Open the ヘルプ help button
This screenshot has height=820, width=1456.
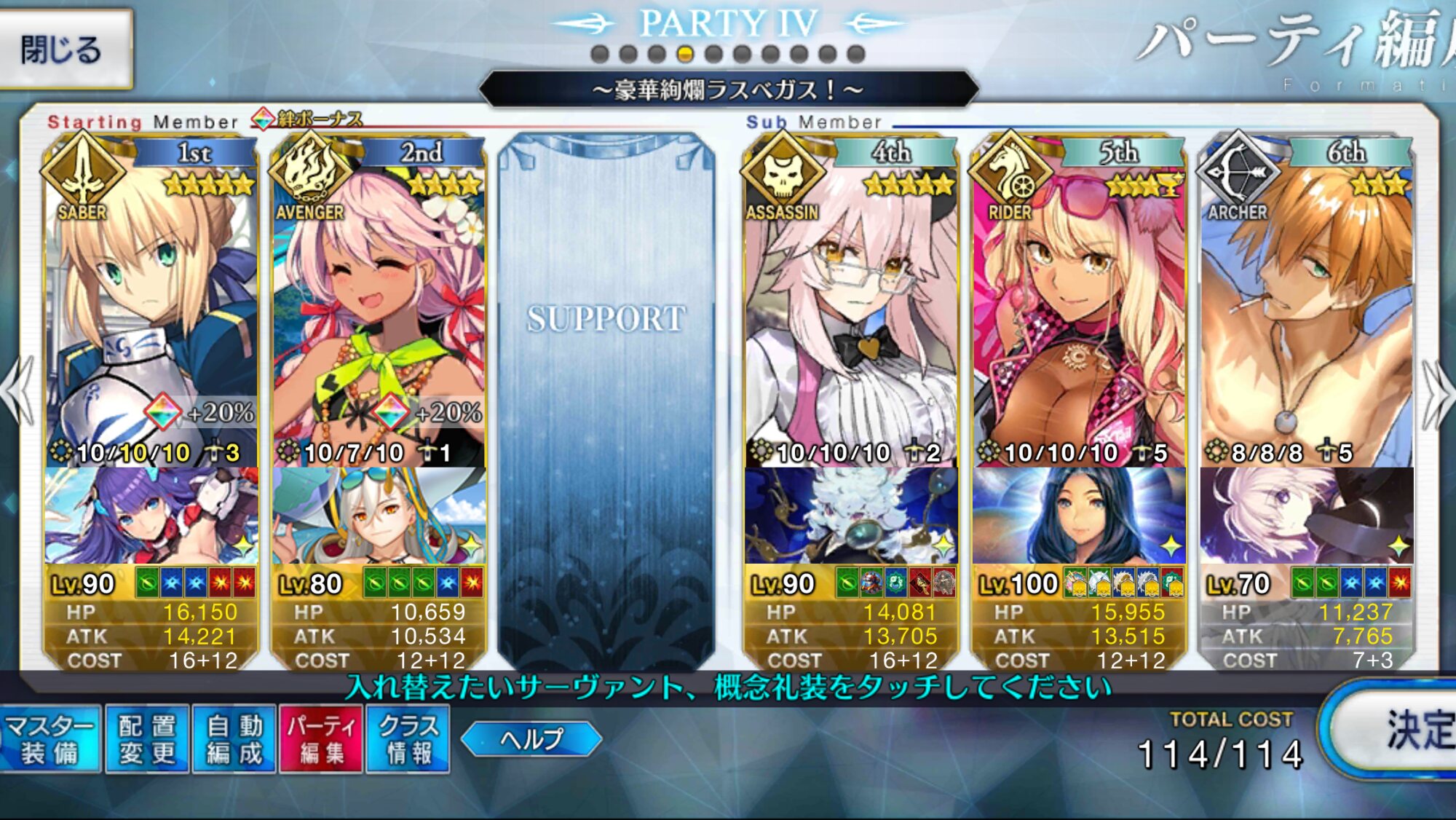[531, 739]
